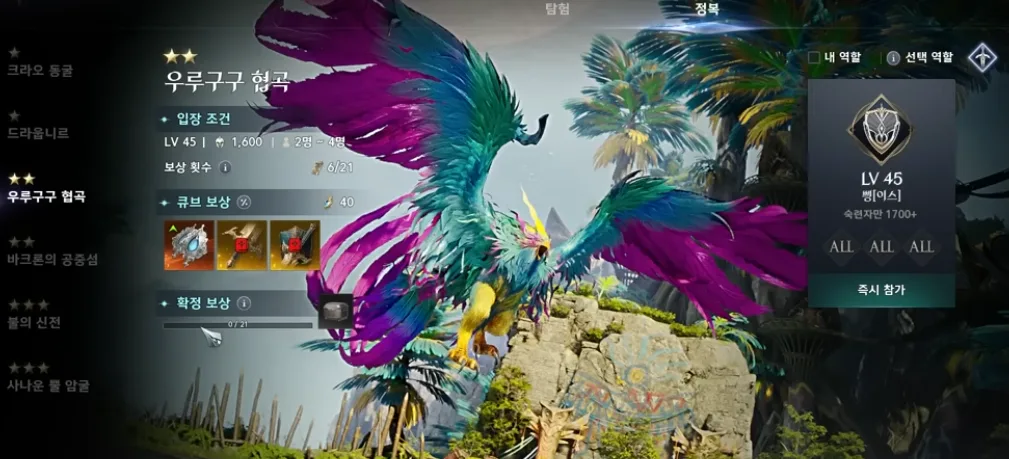This screenshot has height=459, width=1009.
Task: Show info for 선택 역할
Action: point(893,58)
